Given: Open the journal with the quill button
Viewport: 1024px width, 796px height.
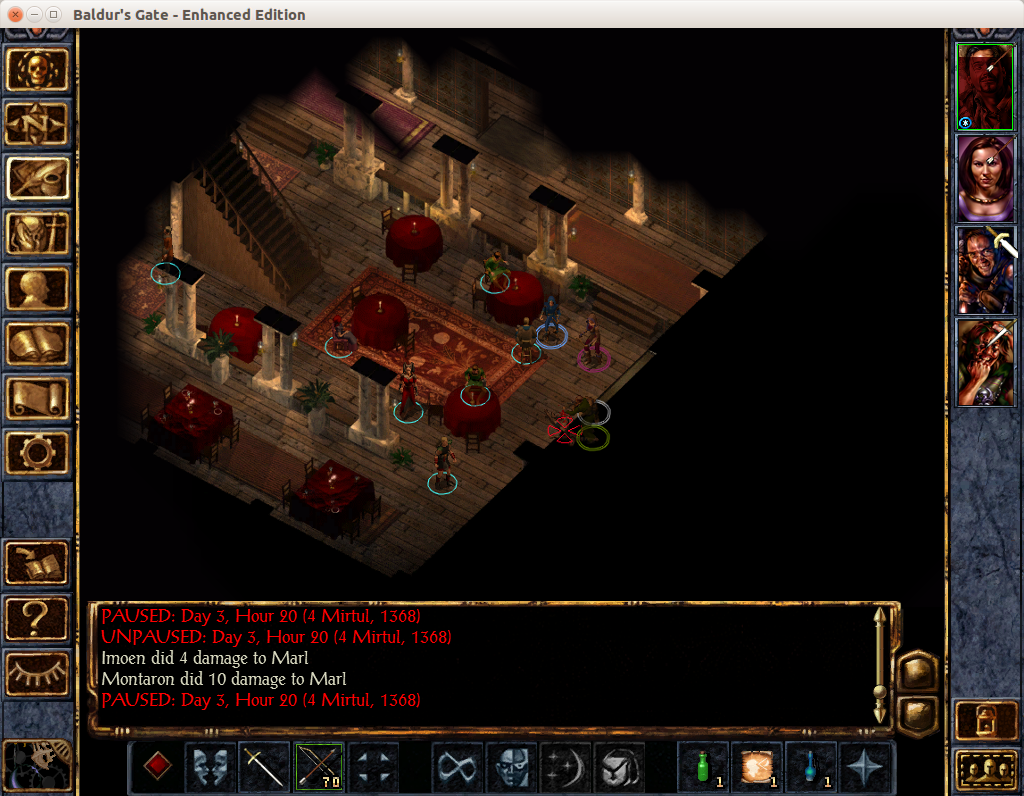Looking at the screenshot, I should pyautogui.click(x=39, y=178).
